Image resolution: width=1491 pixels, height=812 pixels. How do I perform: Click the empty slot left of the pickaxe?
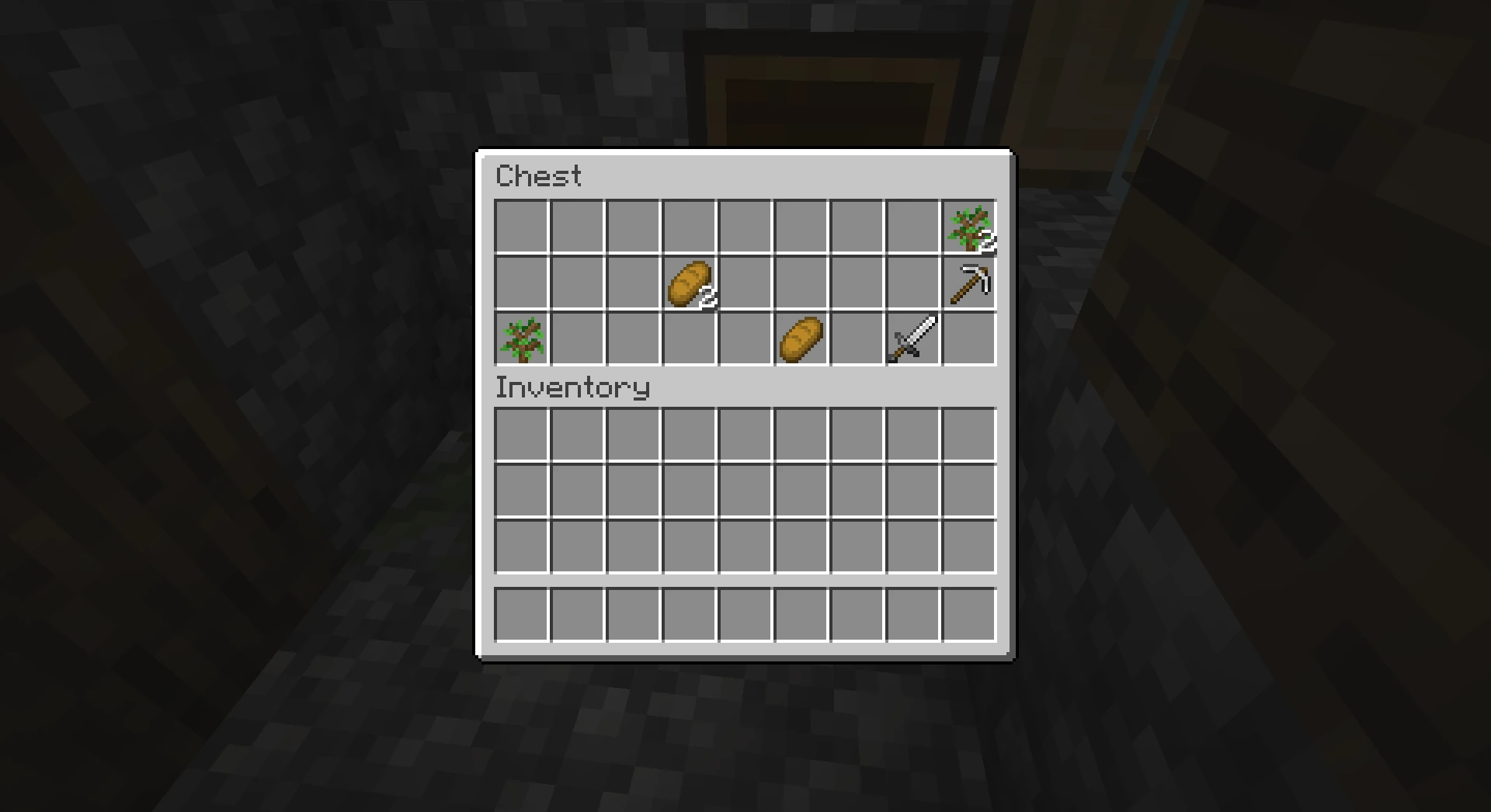(912, 281)
